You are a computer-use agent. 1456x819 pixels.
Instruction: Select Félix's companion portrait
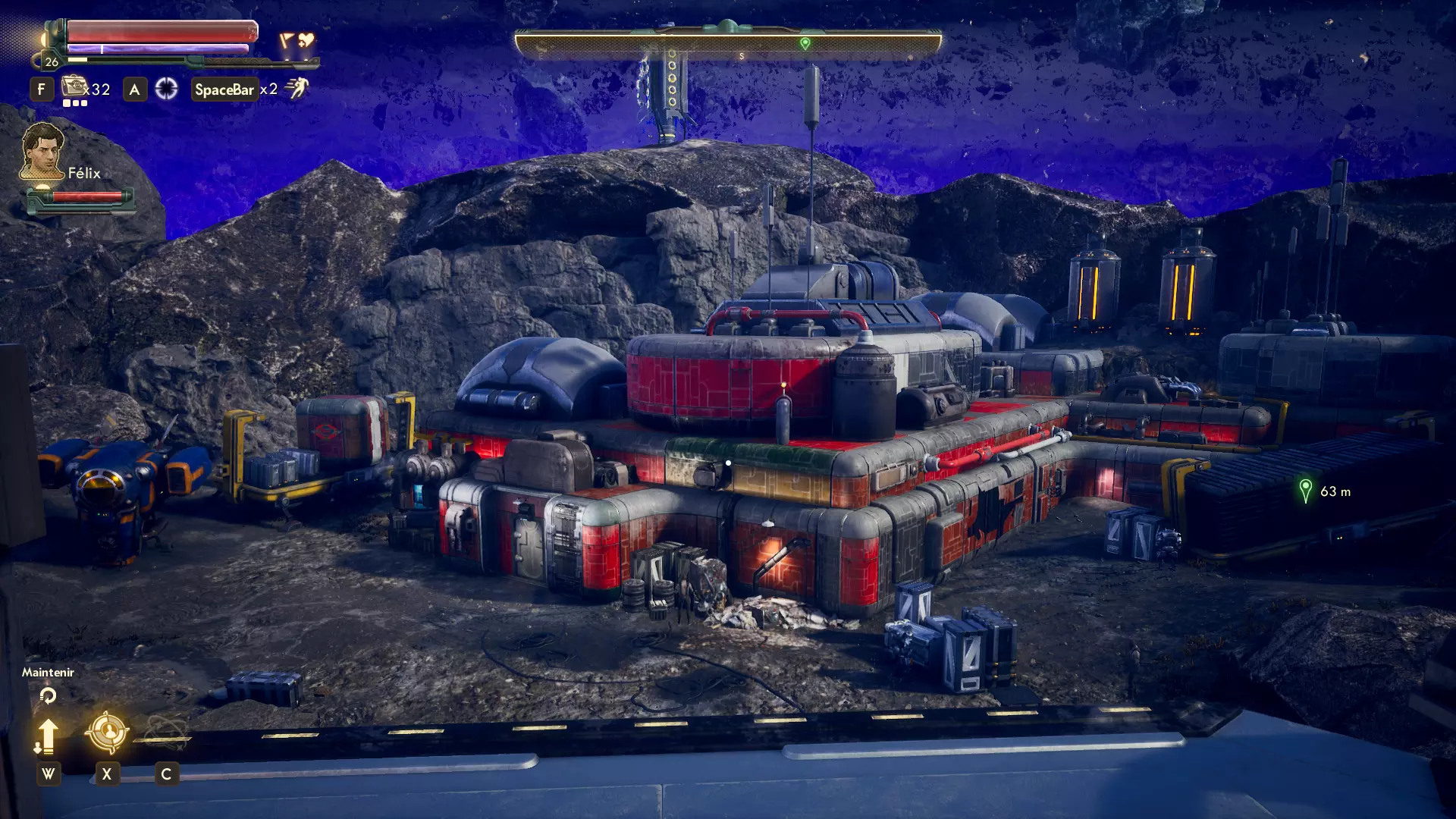tap(42, 152)
